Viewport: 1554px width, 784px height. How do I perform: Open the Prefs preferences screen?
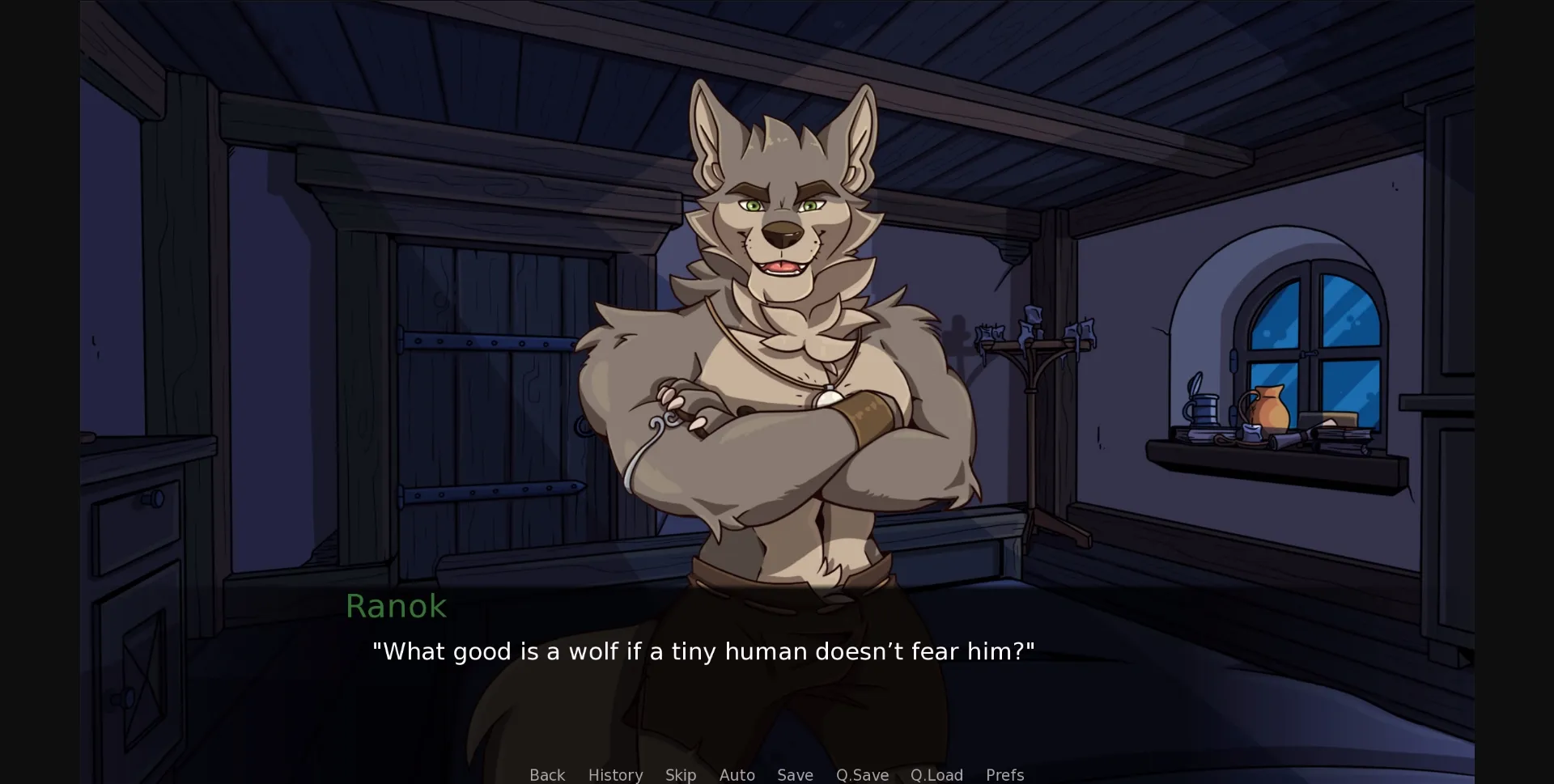1004,775
